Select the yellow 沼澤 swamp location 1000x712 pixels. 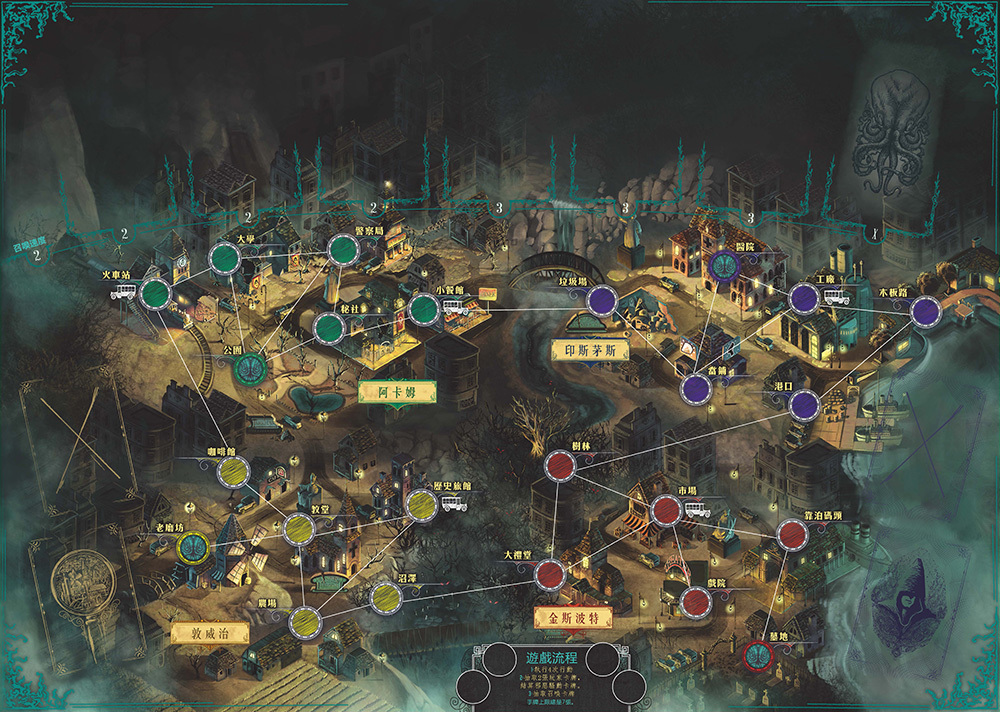[x=386, y=596]
